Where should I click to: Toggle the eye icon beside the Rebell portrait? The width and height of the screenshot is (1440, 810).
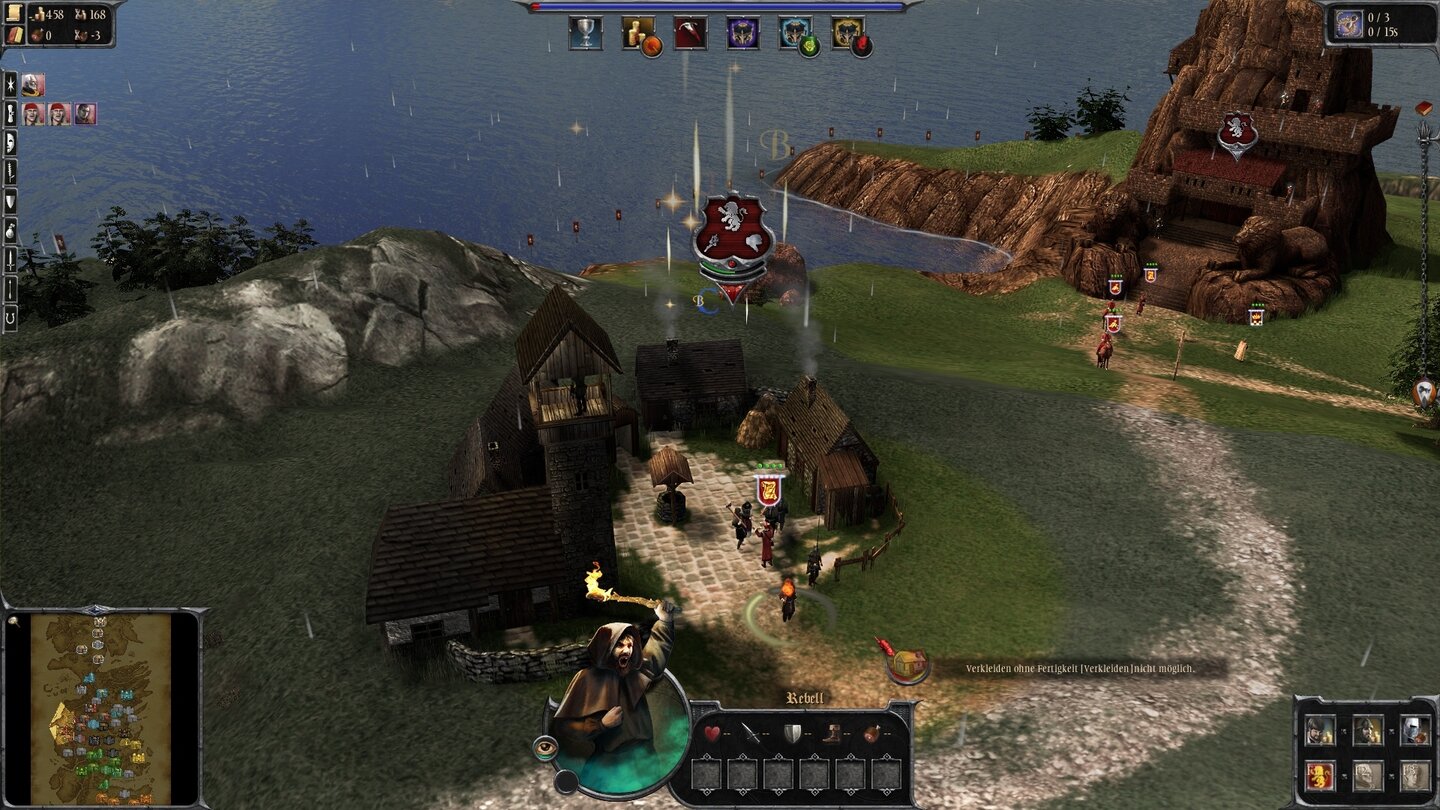click(546, 747)
